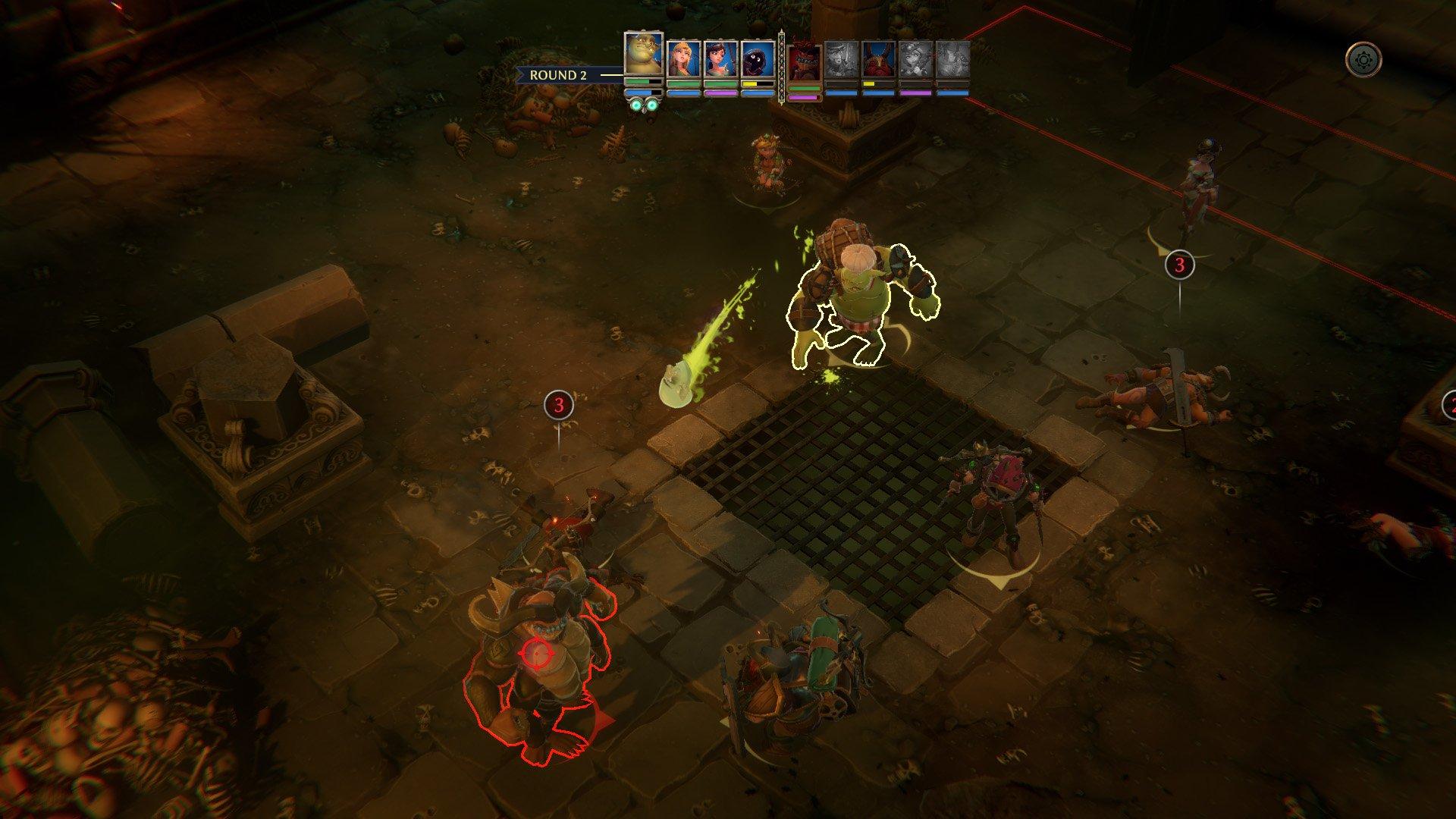The image size is (1456, 819).
Task: Click the red-capped enemy portrait
Action: point(804,61)
